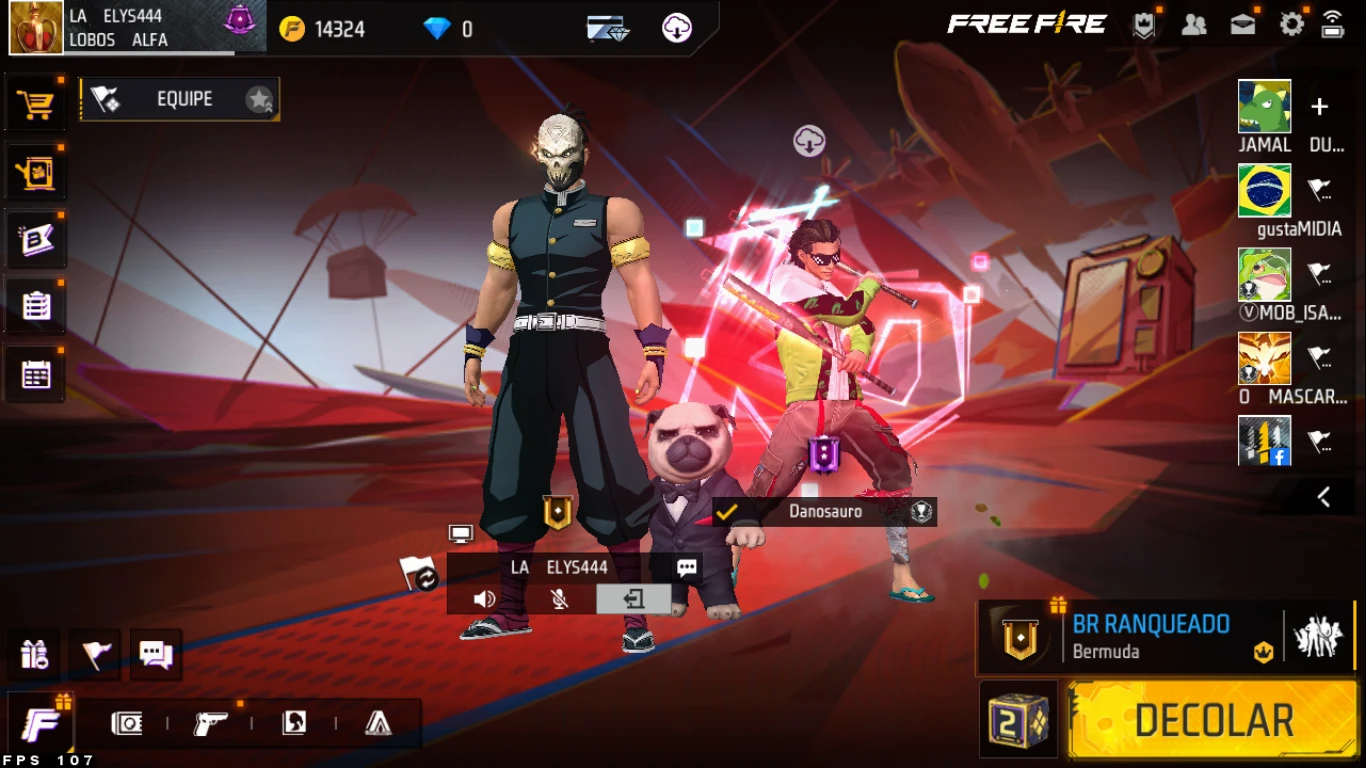Click the numbered dice cube button
The width and height of the screenshot is (1366, 768).
(x=1018, y=720)
